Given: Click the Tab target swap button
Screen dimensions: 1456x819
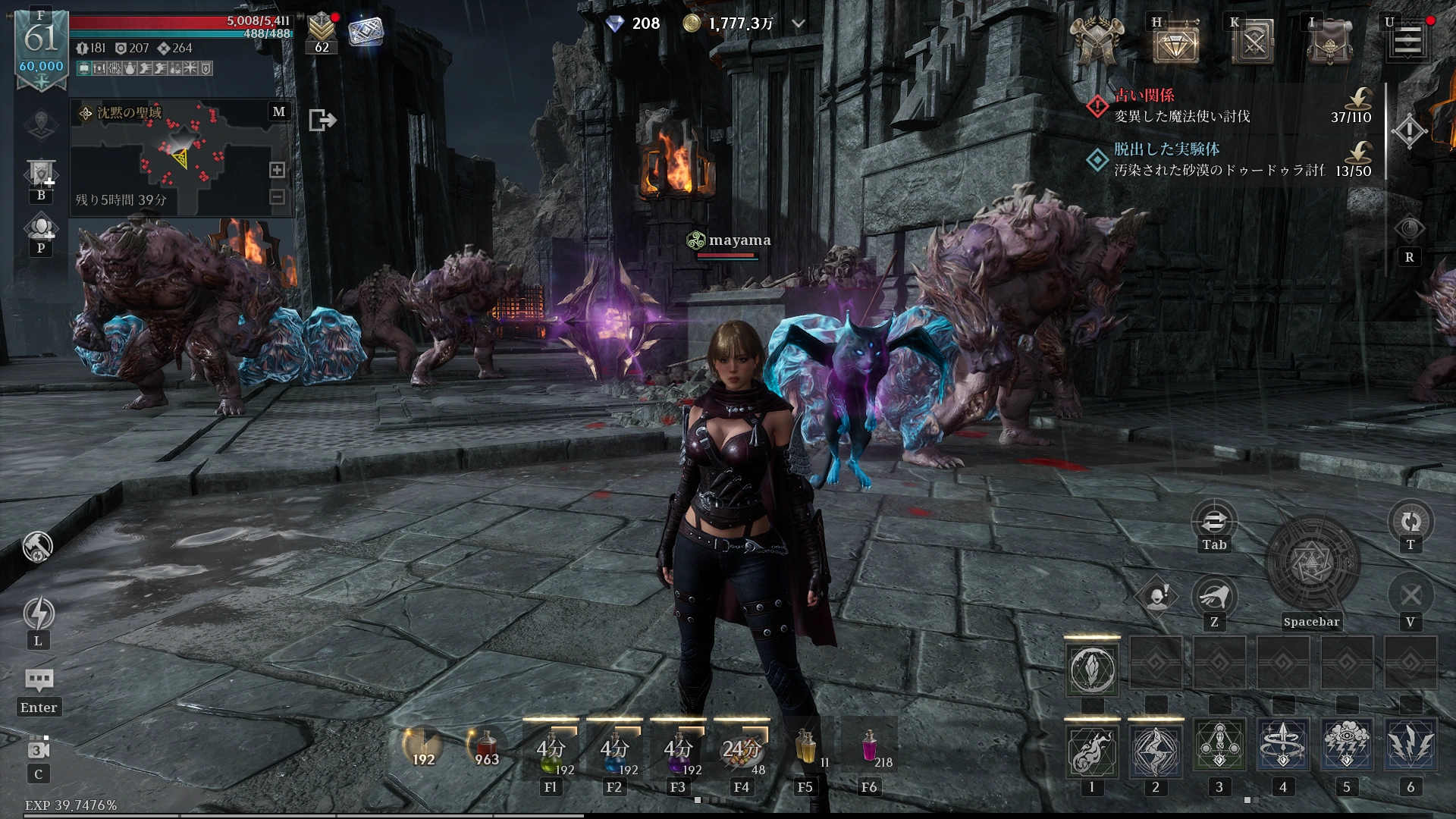Looking at the screenshot, I should click(1214, 522).
